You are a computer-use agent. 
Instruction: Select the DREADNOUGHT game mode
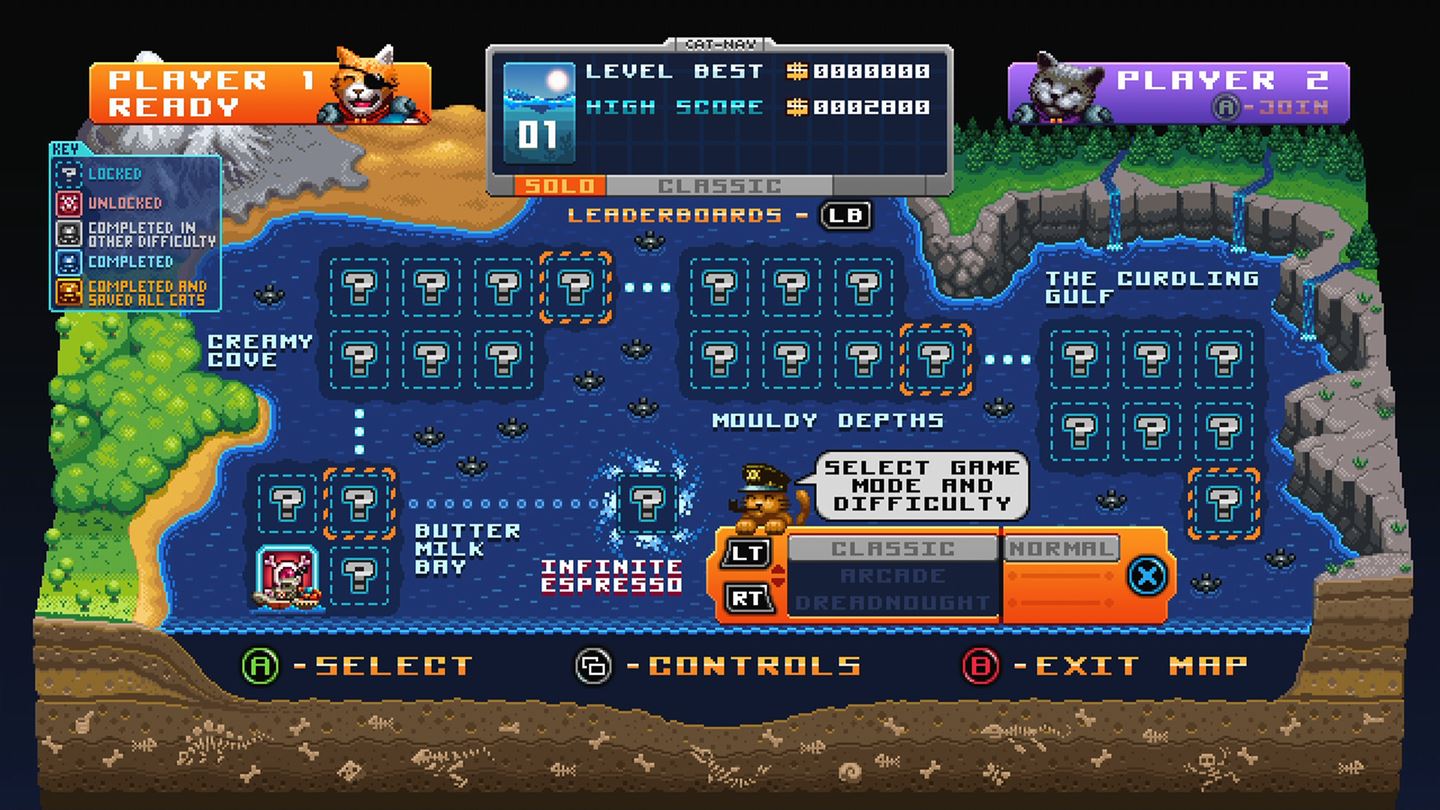893,600
